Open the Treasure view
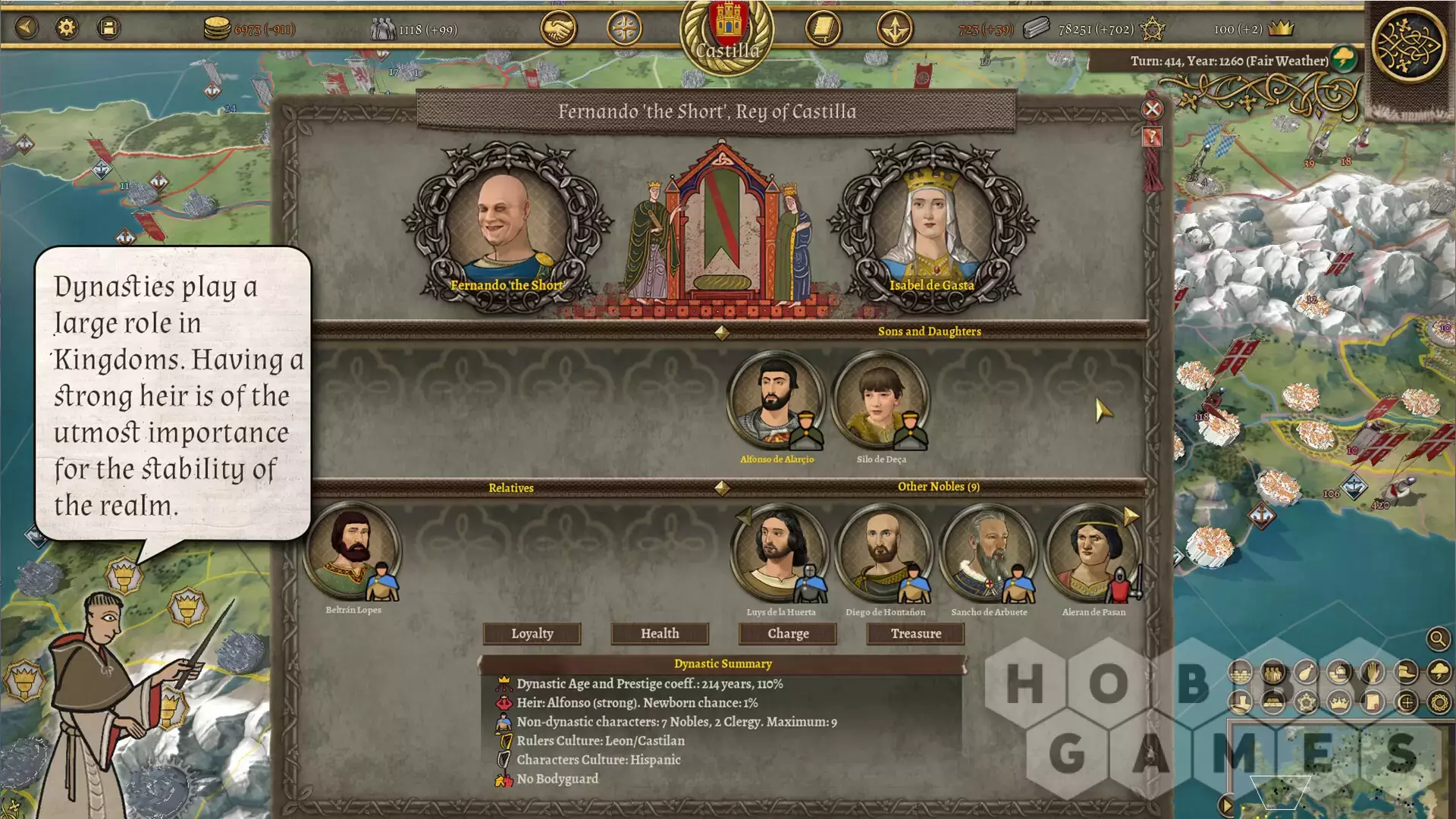Viewport: 1456px width, 819px height. click(x=915, y=633)
